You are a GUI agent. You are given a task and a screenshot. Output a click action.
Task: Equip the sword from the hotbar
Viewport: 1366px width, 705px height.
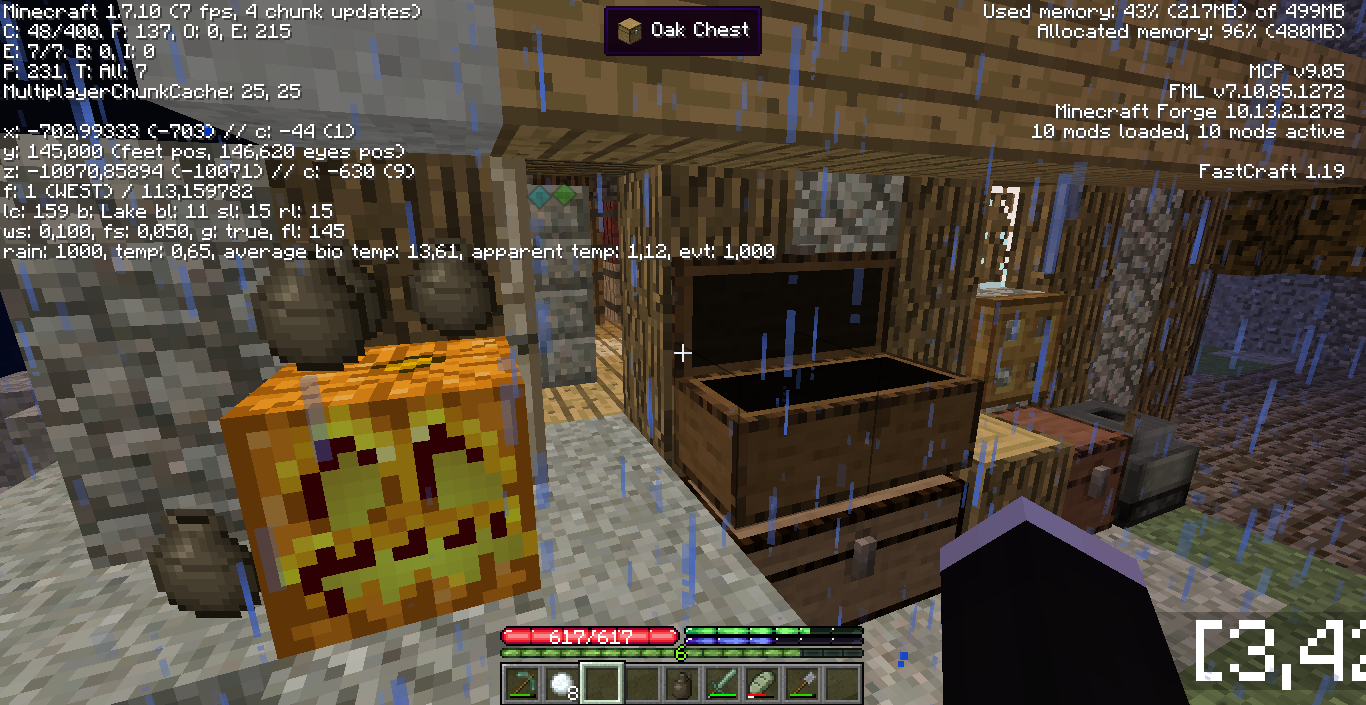tap(722, 684)
